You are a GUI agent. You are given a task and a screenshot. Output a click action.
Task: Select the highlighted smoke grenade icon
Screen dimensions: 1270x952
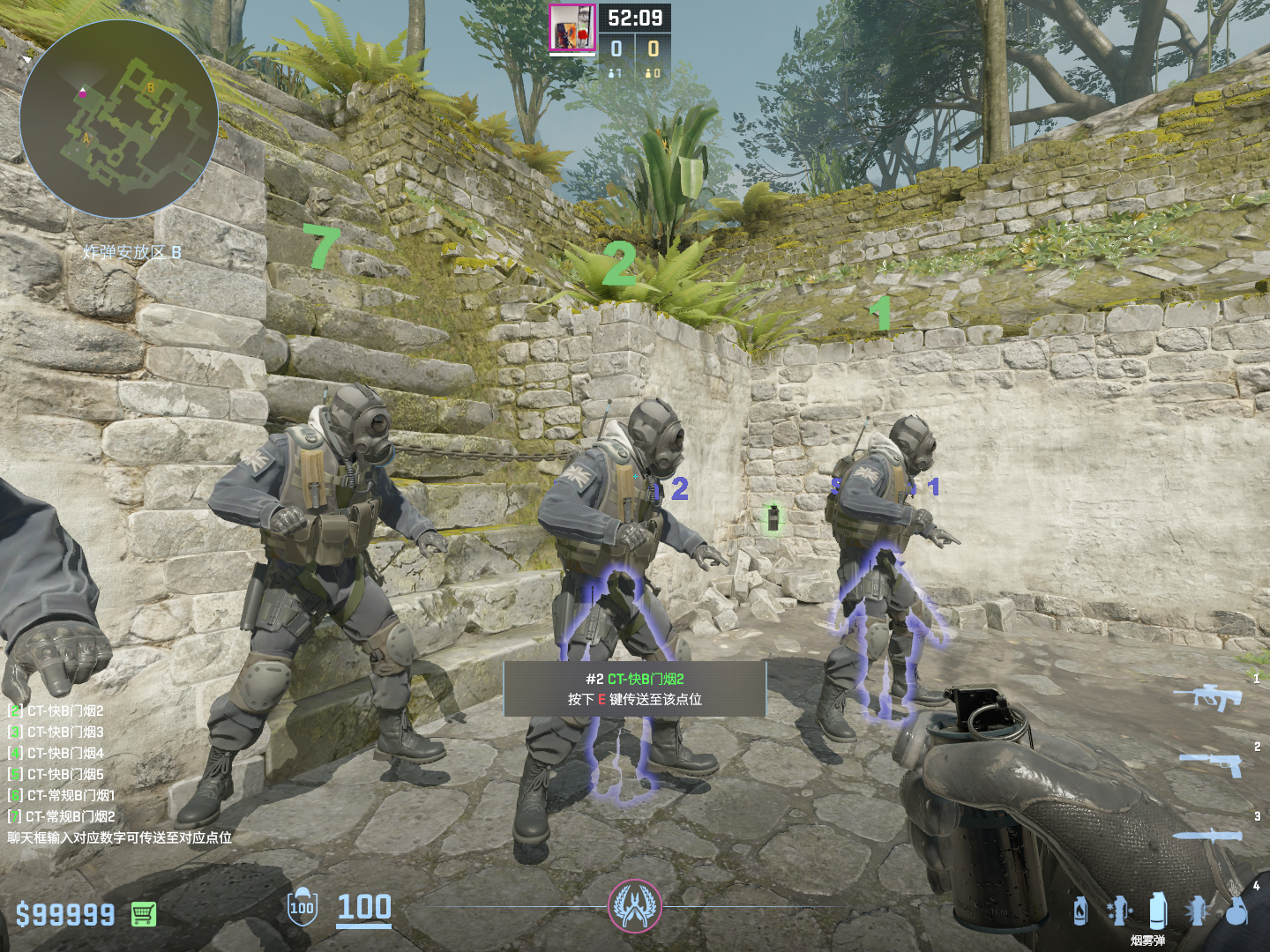point(1158,910)
